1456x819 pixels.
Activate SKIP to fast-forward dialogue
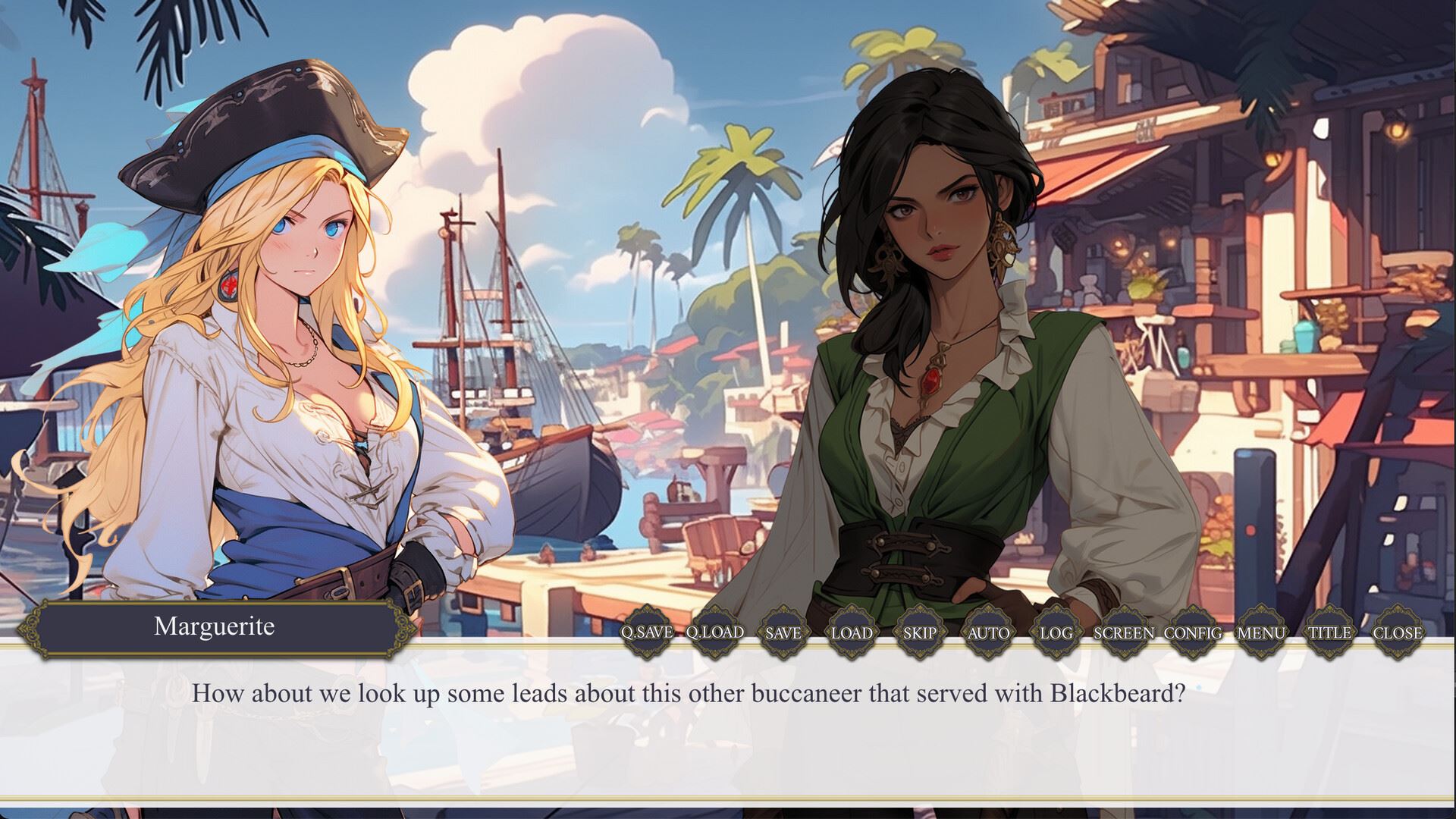pyautogui.click(x=920, y=632)
